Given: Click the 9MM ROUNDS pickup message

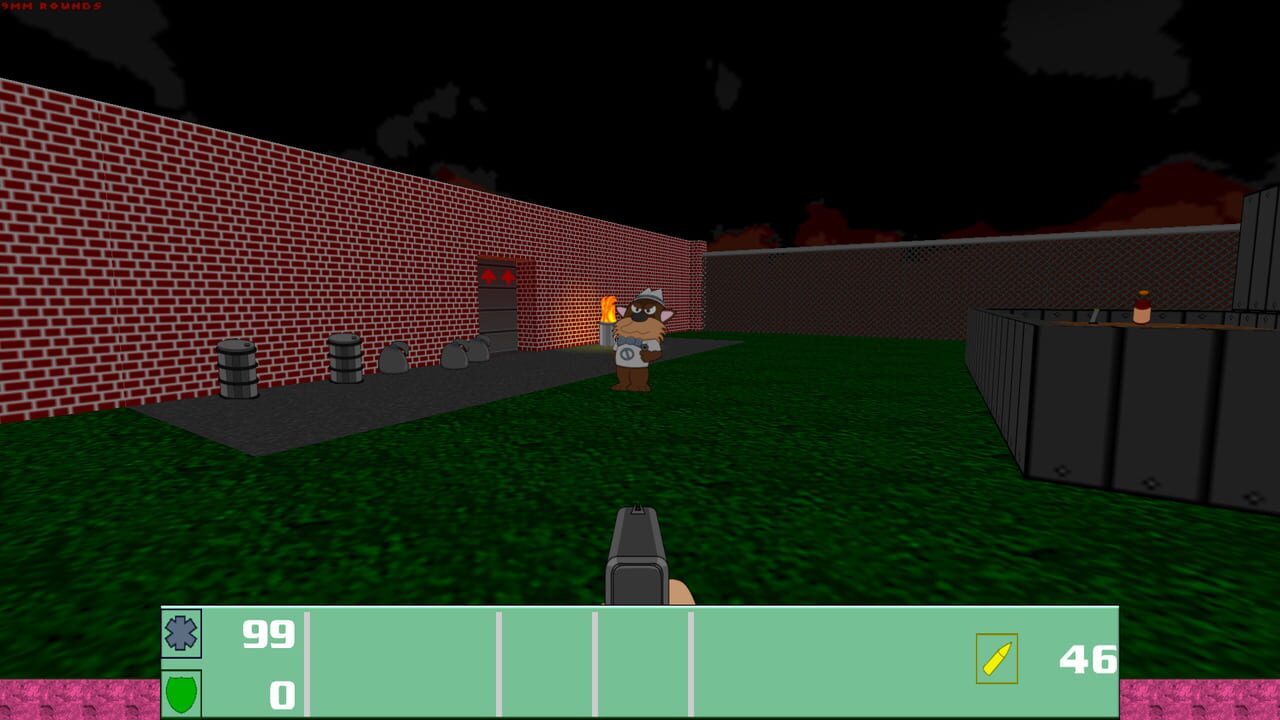Looking at the screenshot, I should [x=50, y=7].
